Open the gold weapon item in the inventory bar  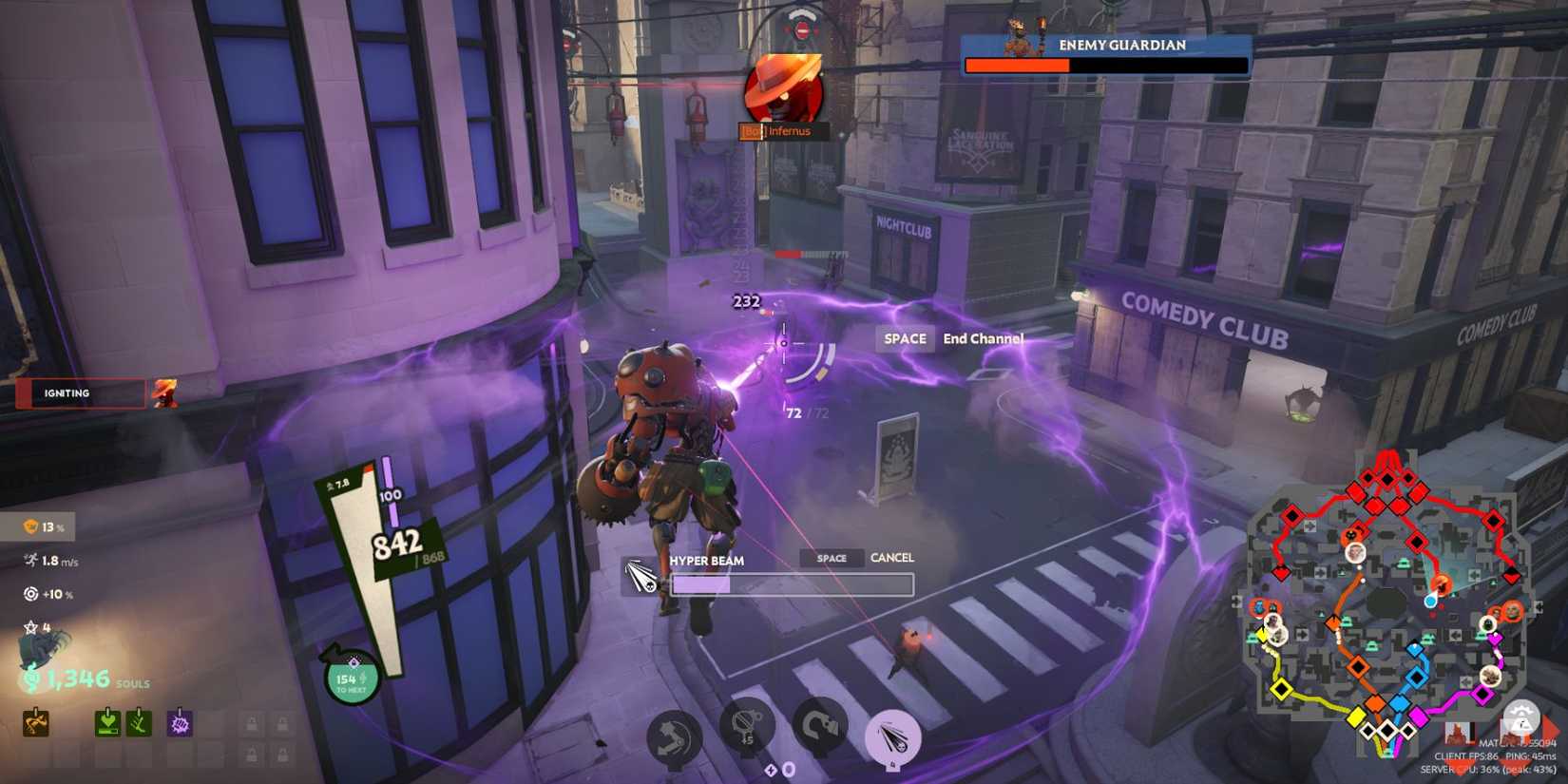[36, 722]
